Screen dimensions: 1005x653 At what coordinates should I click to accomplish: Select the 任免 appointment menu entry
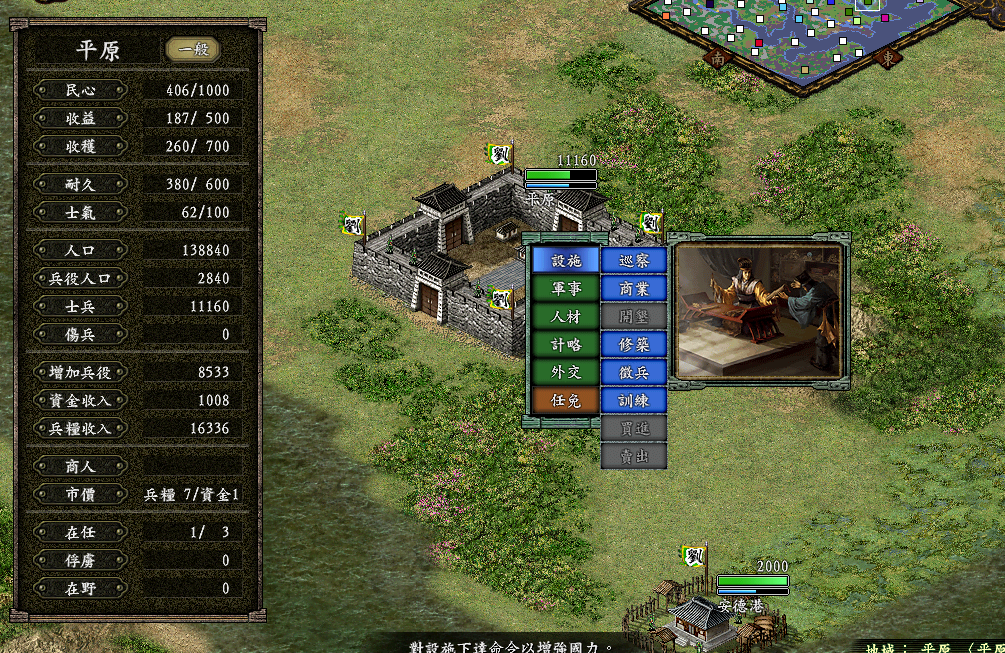[565, 400]
